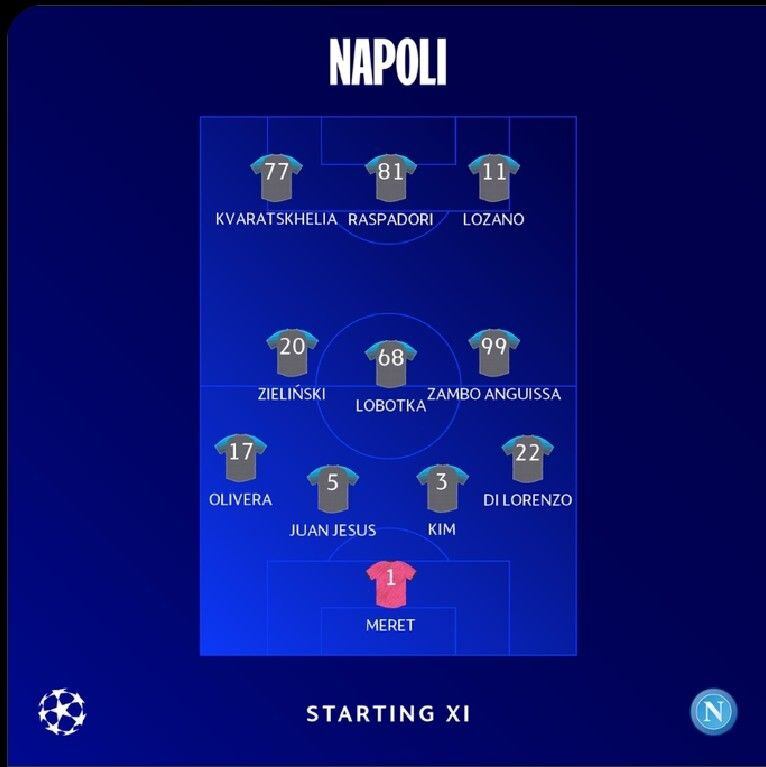Choose Raspadori's number 81 shirt
766x767 pixels.
tap(390, 178)
